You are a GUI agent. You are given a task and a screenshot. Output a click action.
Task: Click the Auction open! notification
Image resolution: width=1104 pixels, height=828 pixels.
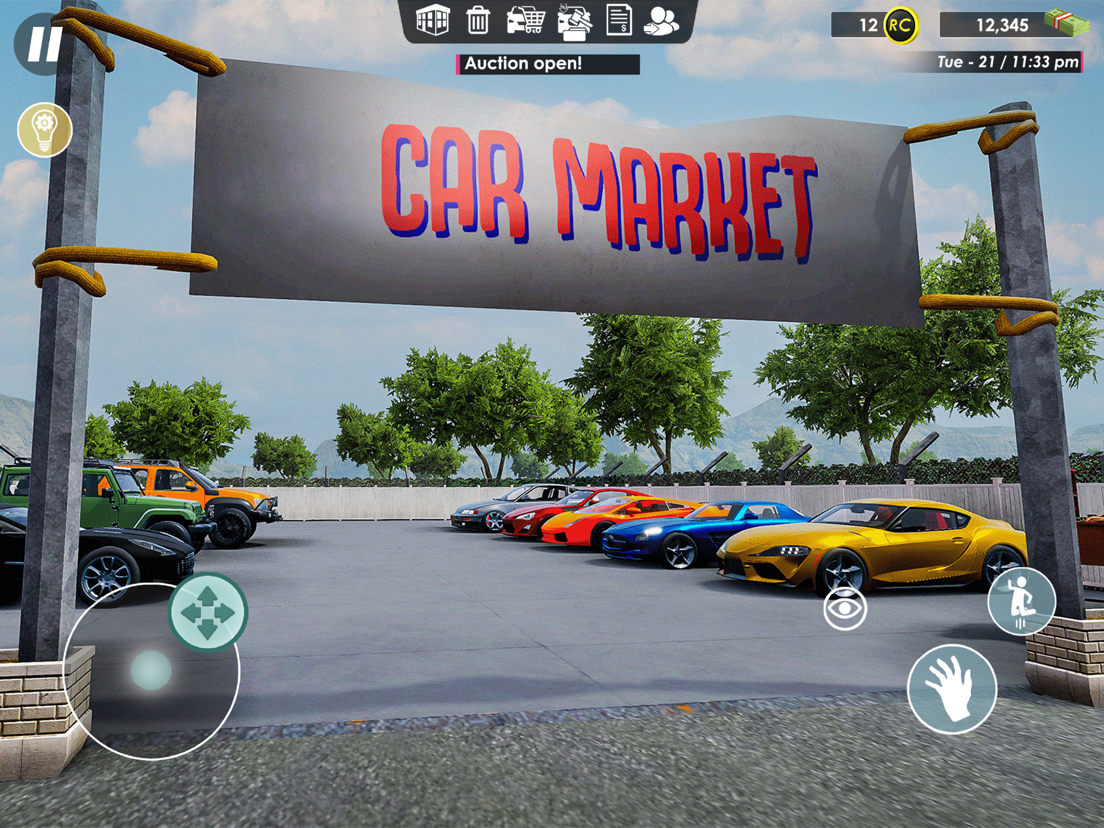pos(548,64)
